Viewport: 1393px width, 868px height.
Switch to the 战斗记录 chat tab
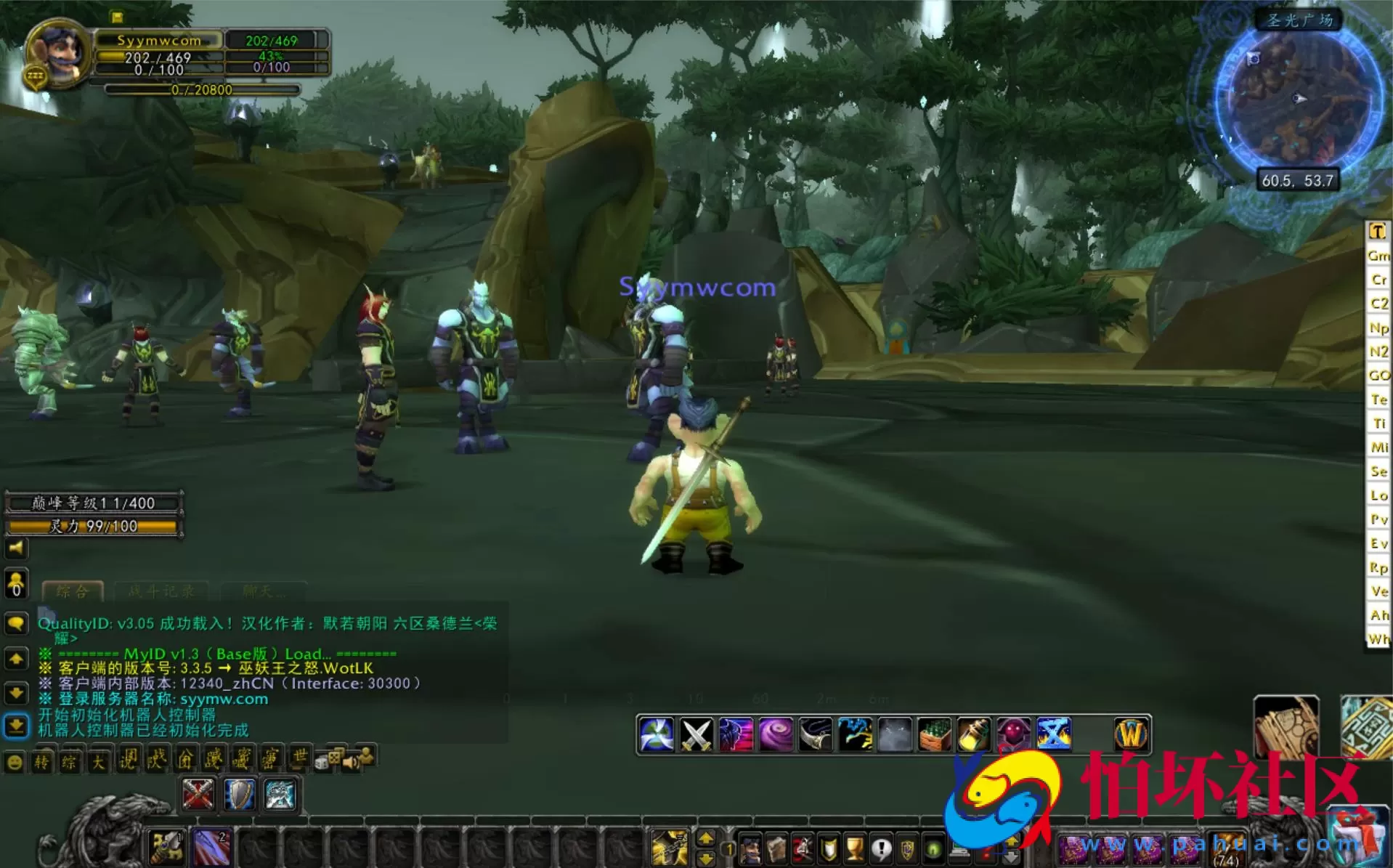pos(161,591)
